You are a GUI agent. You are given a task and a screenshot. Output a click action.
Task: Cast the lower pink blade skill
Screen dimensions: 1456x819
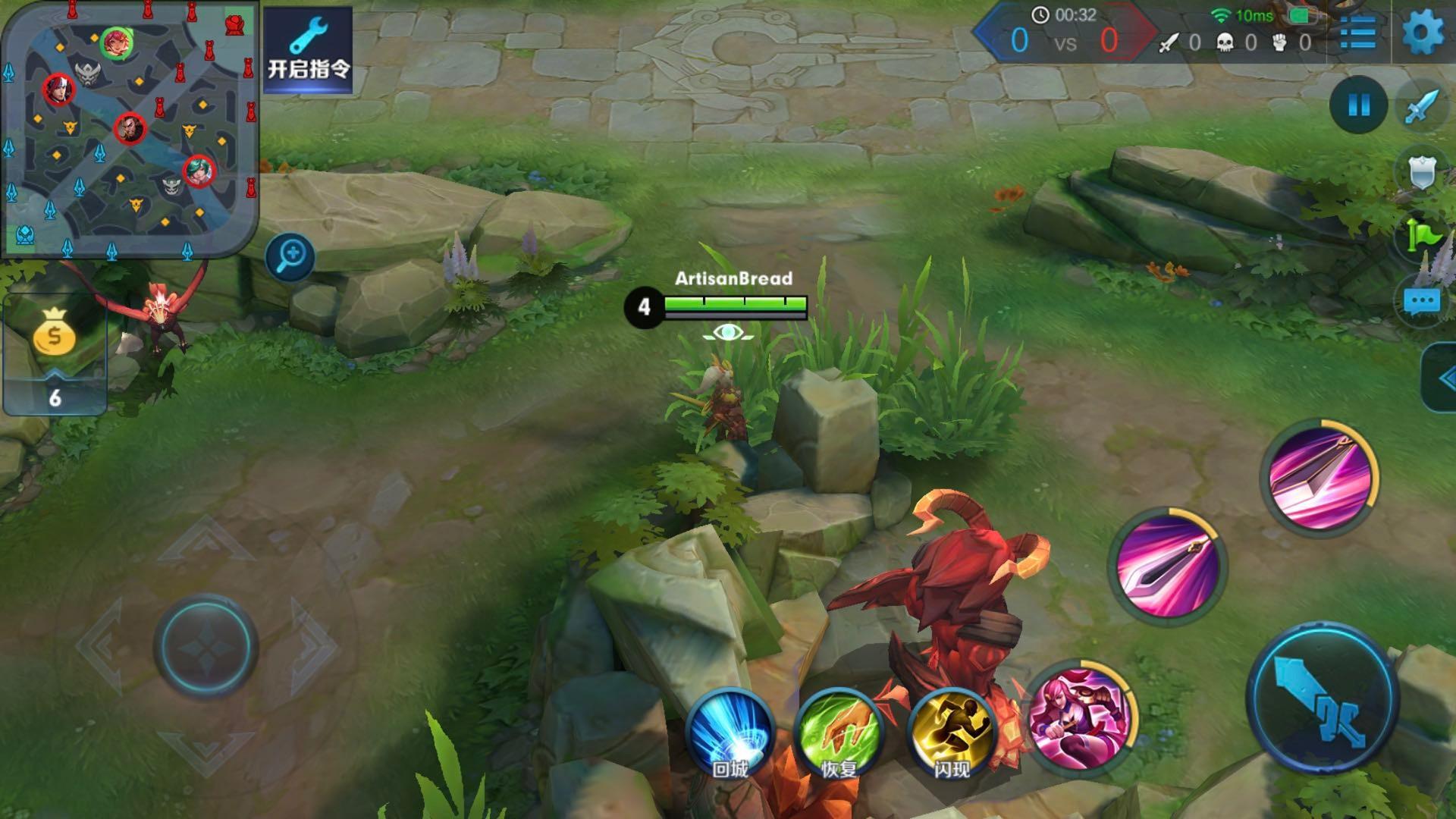click(1168, 566)
